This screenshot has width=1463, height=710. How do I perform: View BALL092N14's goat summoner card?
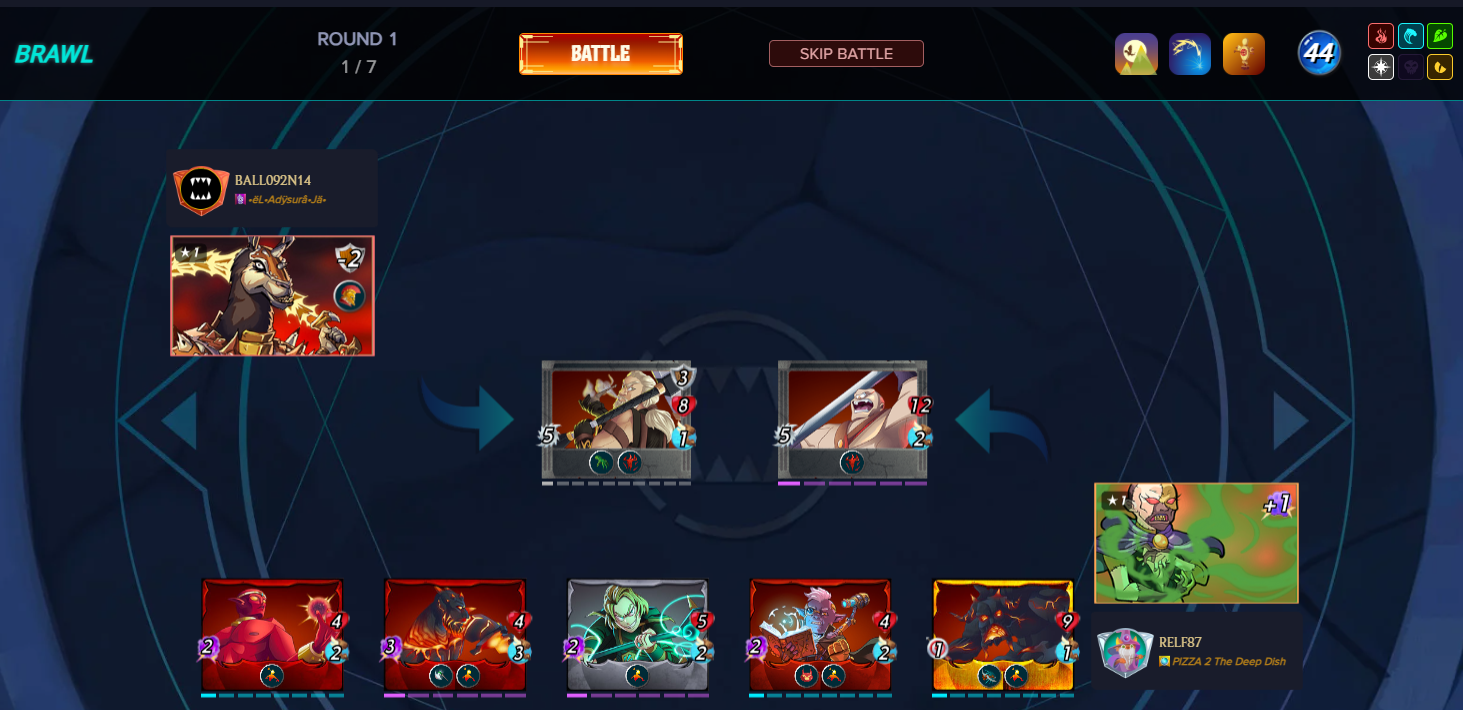(x=272, y=296)
